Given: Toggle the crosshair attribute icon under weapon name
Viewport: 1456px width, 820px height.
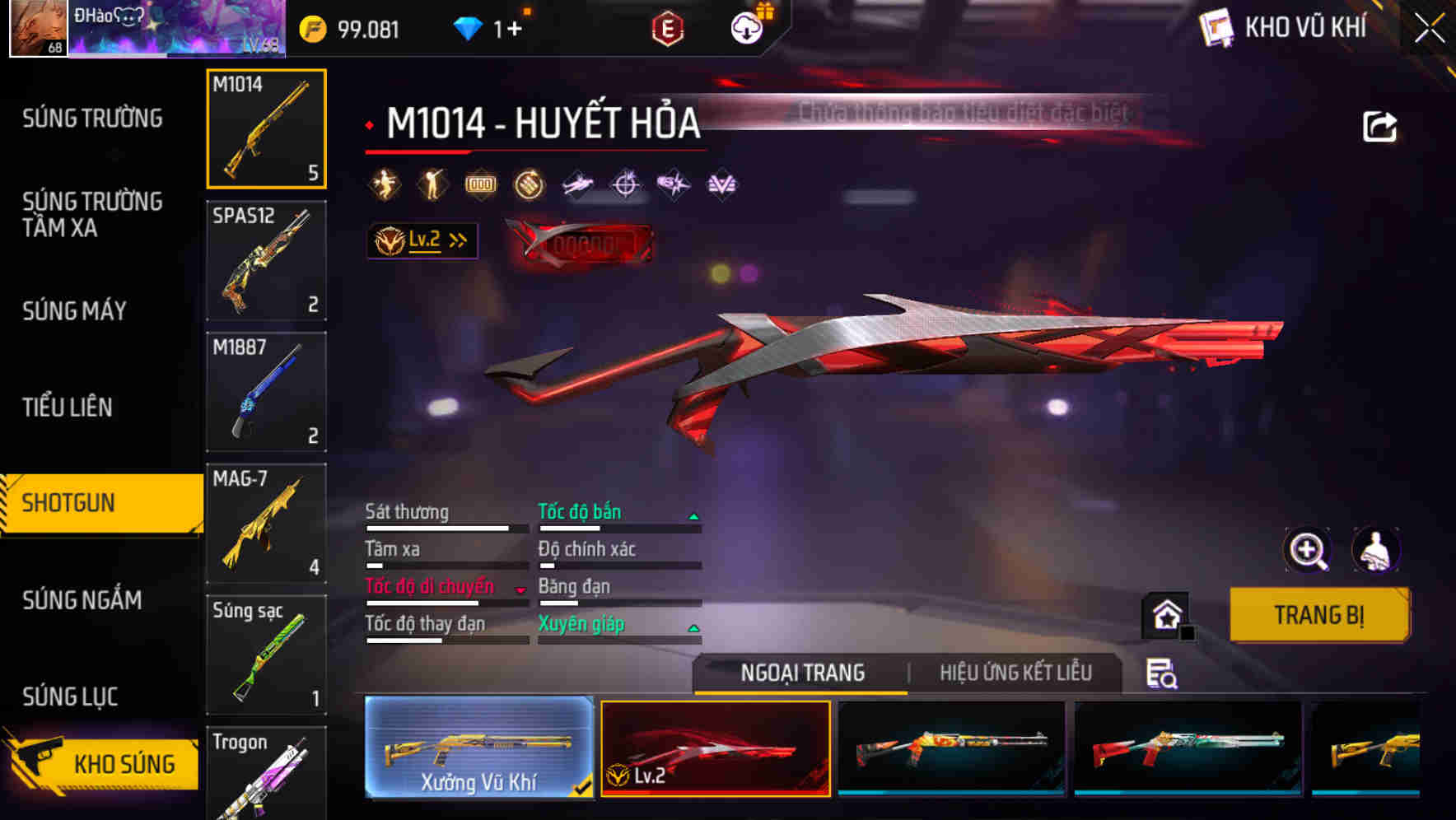Looking at the screenshot, I should click(x=626, y=184).
